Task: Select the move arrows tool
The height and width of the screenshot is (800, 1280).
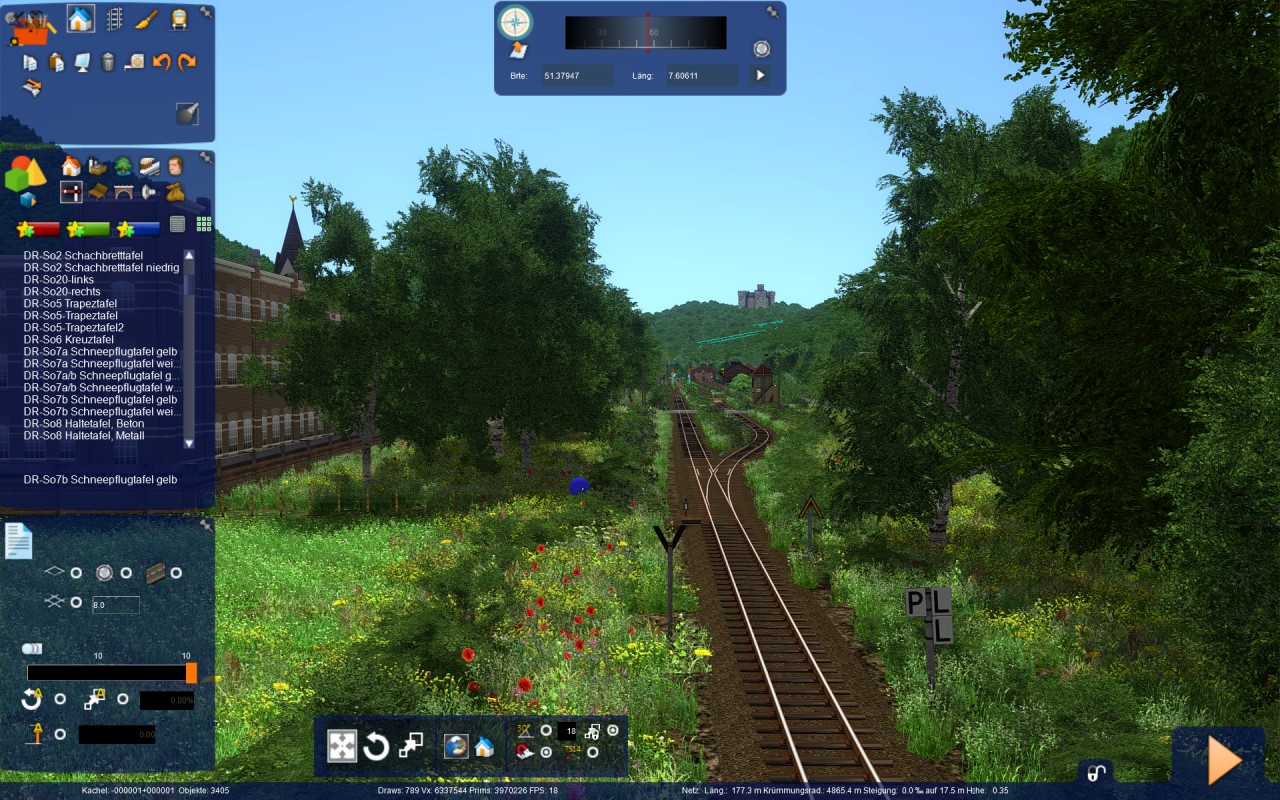Action: pyautogui.click(x=342, y=746)
